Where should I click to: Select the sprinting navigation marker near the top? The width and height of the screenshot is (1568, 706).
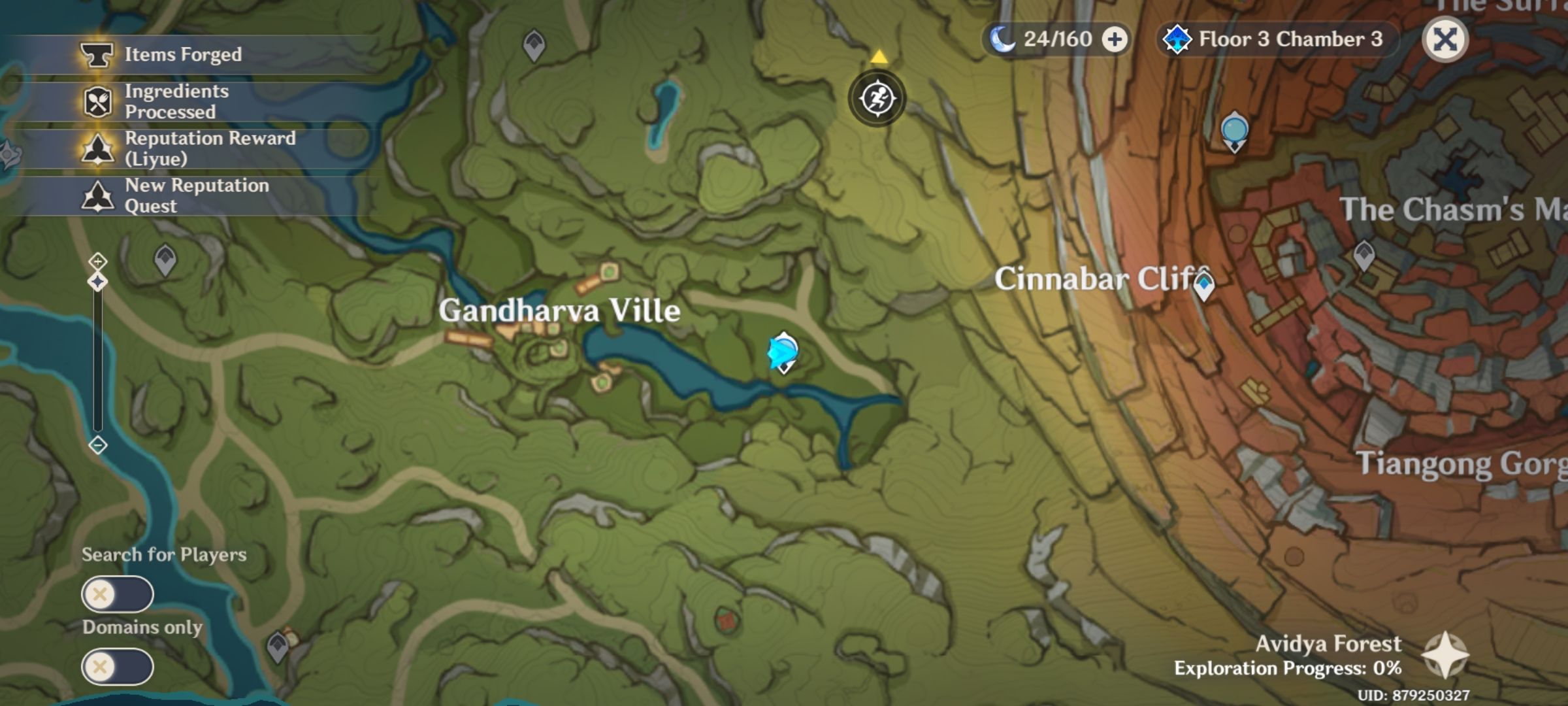[x=878, y=97]
